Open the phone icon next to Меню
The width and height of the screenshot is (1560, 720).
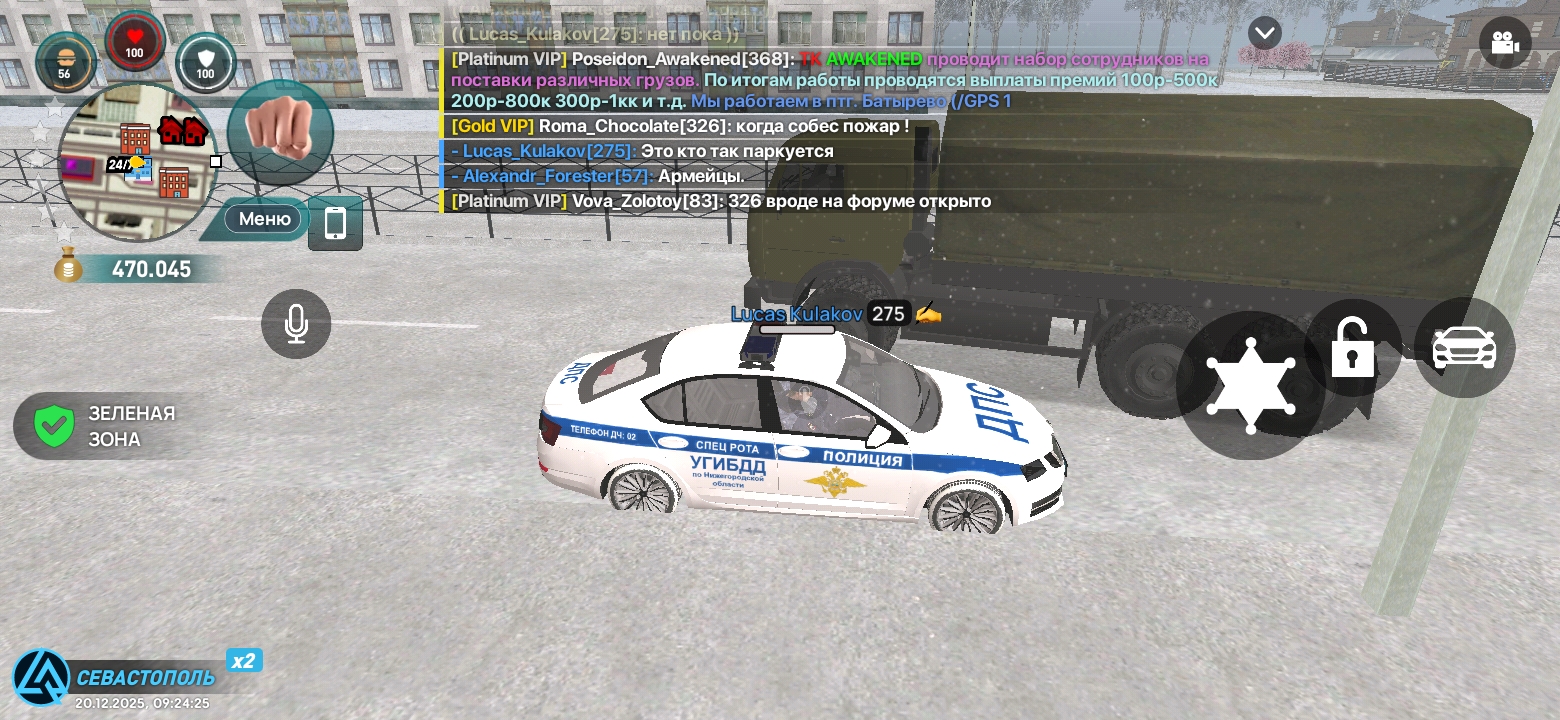[335, 222]
